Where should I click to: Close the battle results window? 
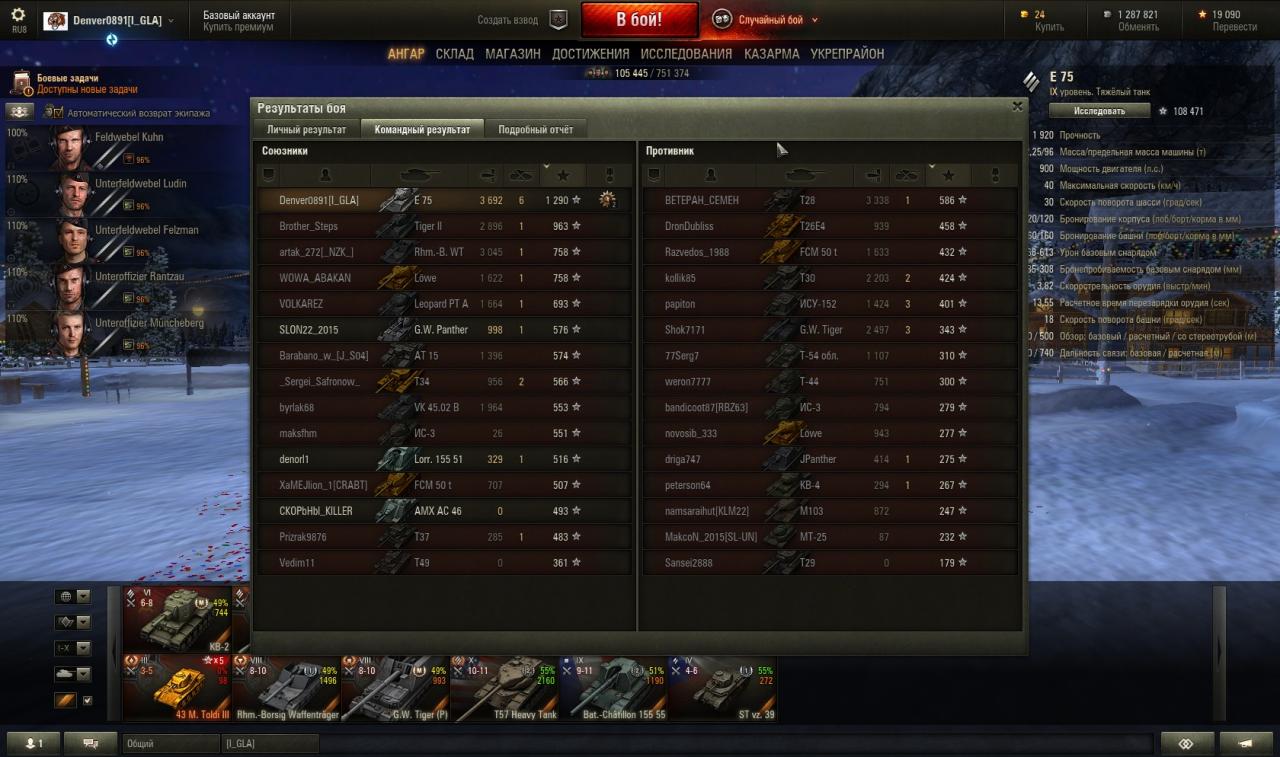[1017, 106]
